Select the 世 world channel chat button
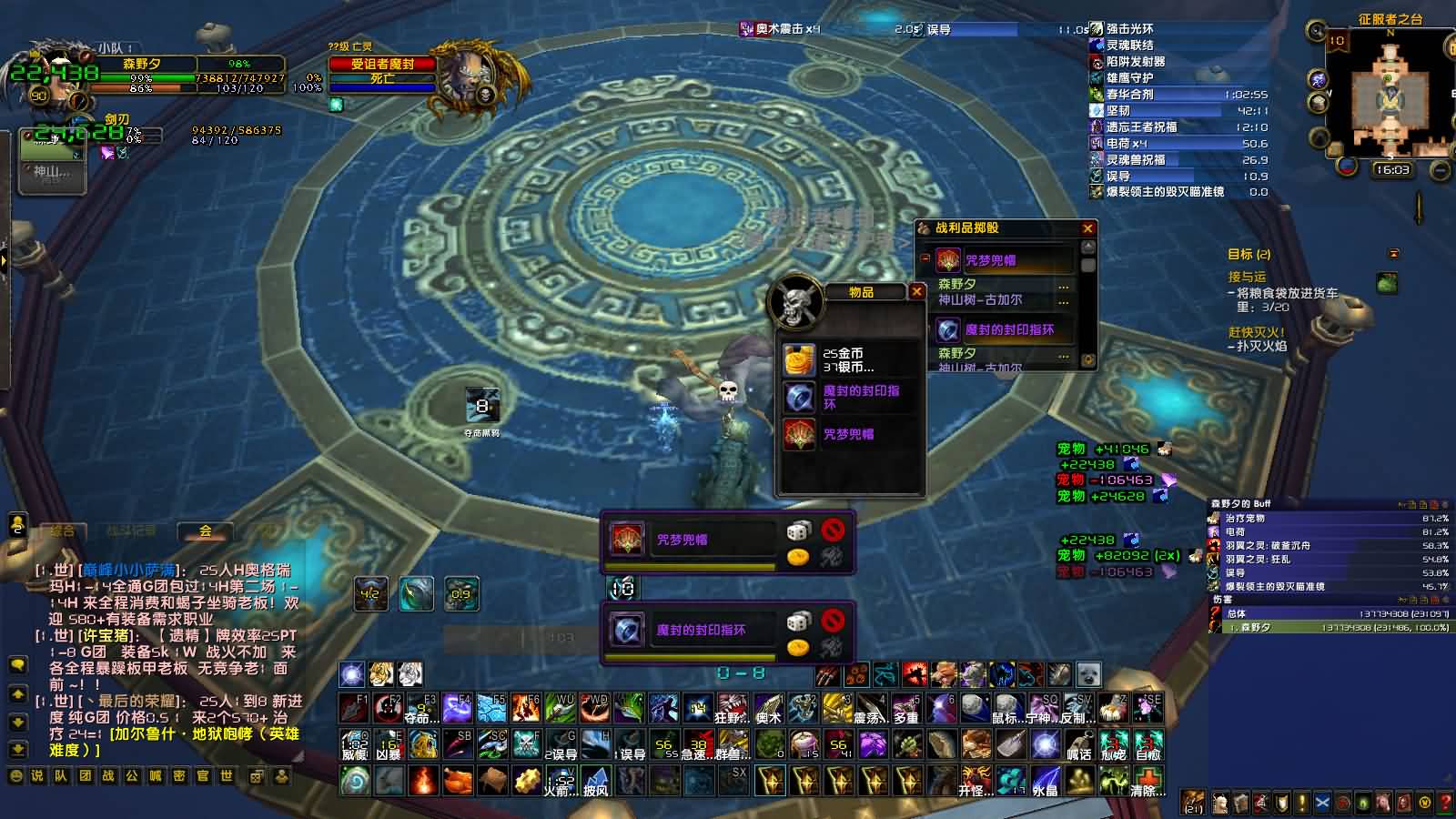The width and height of the screenshot is (1456, 819). (227, 776)
